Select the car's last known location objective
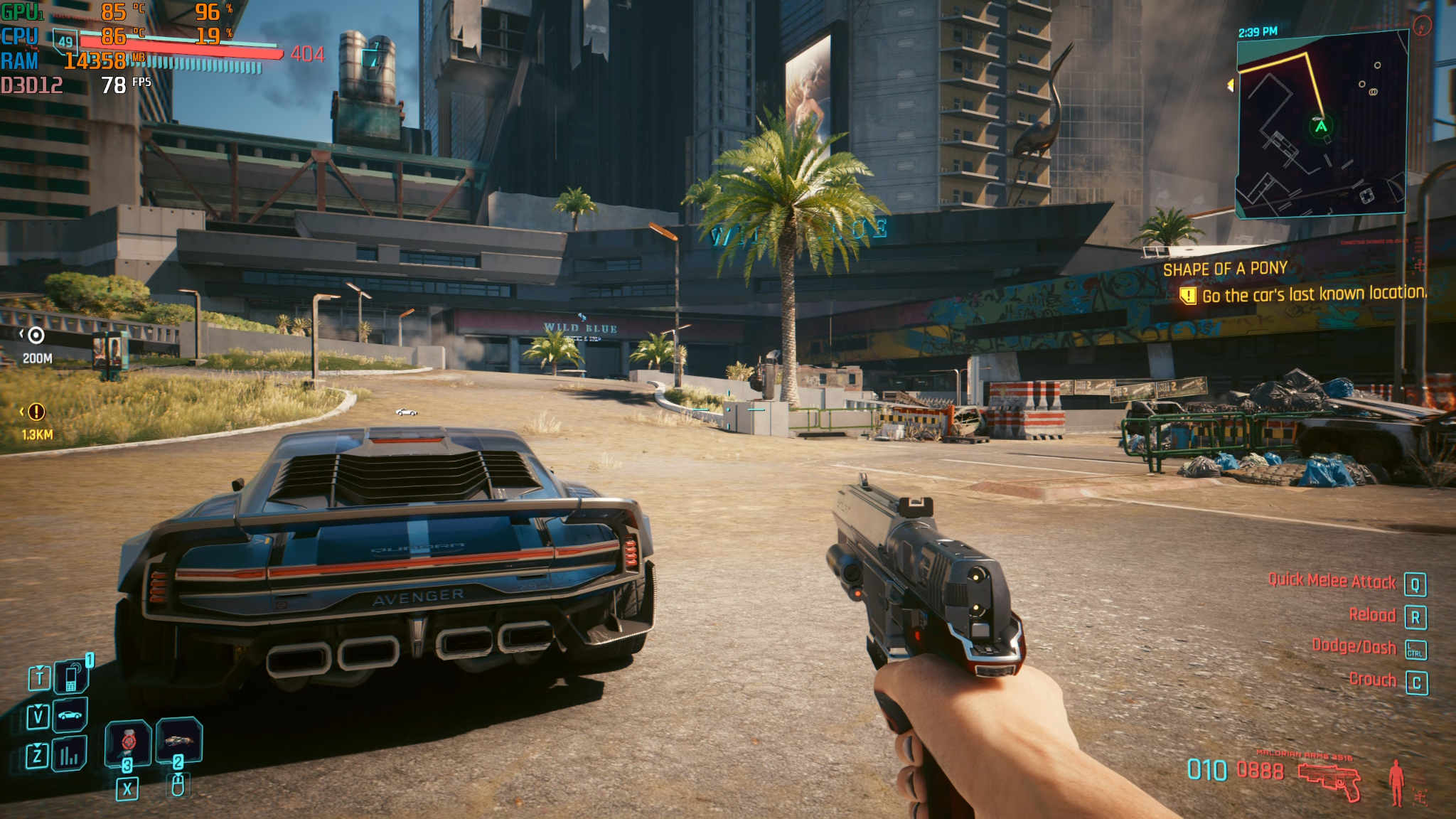Viewport: 1456px width, 819px height. click(x=1313, y=294)
